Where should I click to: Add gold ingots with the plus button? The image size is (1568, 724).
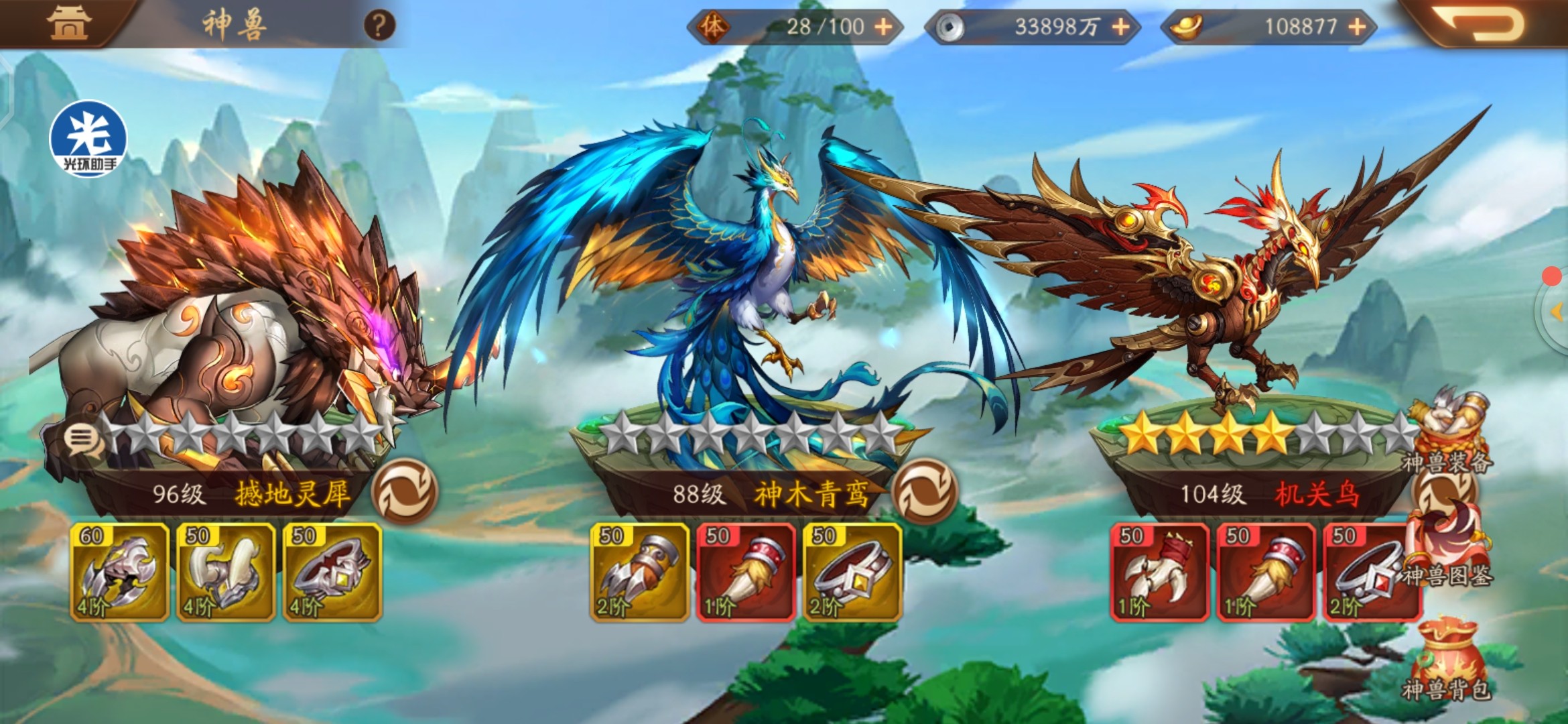[x=1357, y=27]
